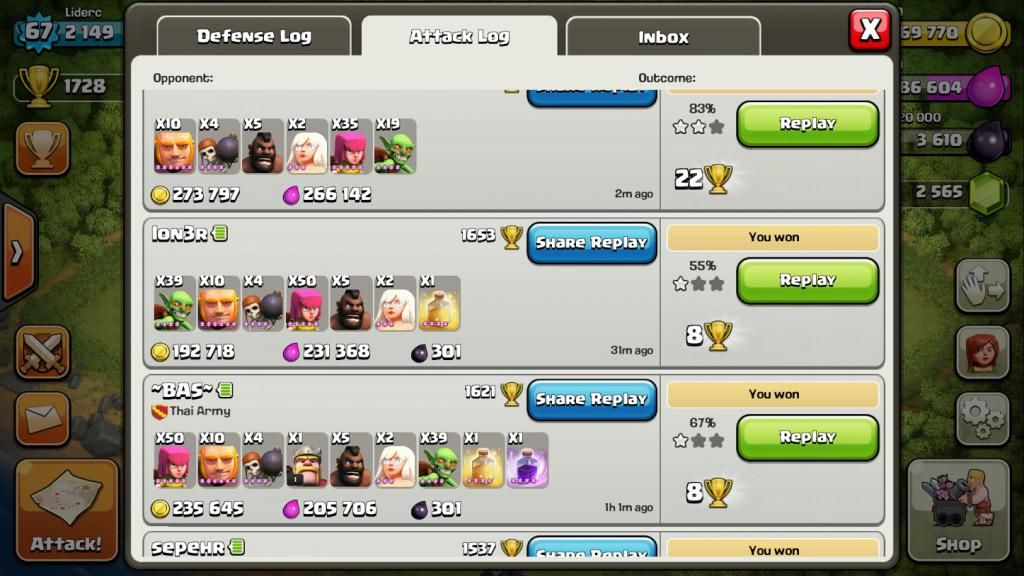Open the settings gear button
The width and height of the screenshot is (1024, 576).
(982, 419)
